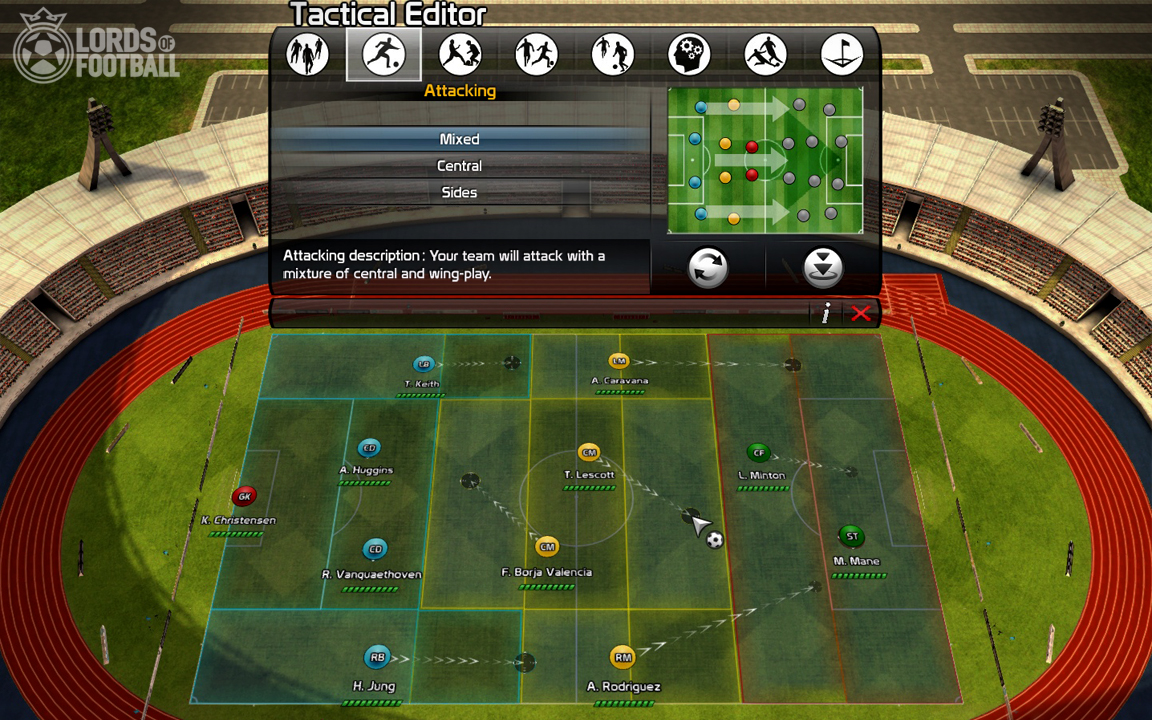Show info with the 'i' icon
The image size is (1152, 720).
826,314
